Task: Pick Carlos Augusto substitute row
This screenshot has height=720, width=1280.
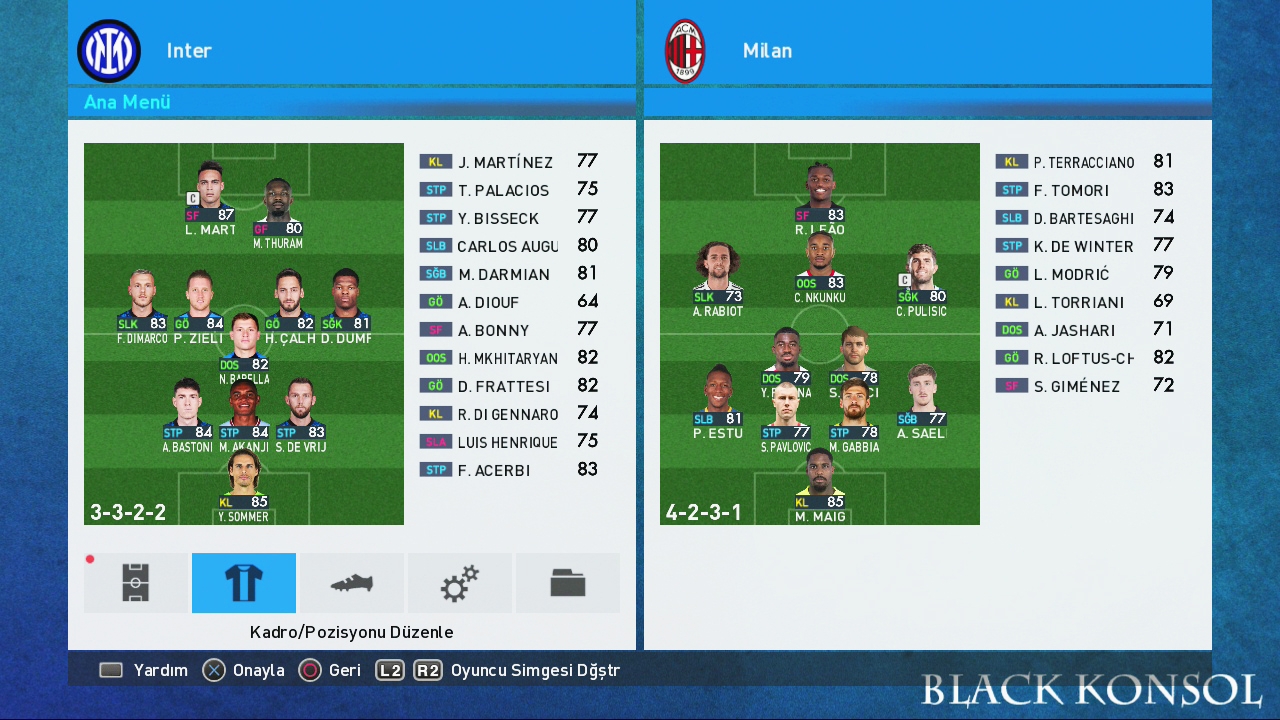Action: [508, 246]
